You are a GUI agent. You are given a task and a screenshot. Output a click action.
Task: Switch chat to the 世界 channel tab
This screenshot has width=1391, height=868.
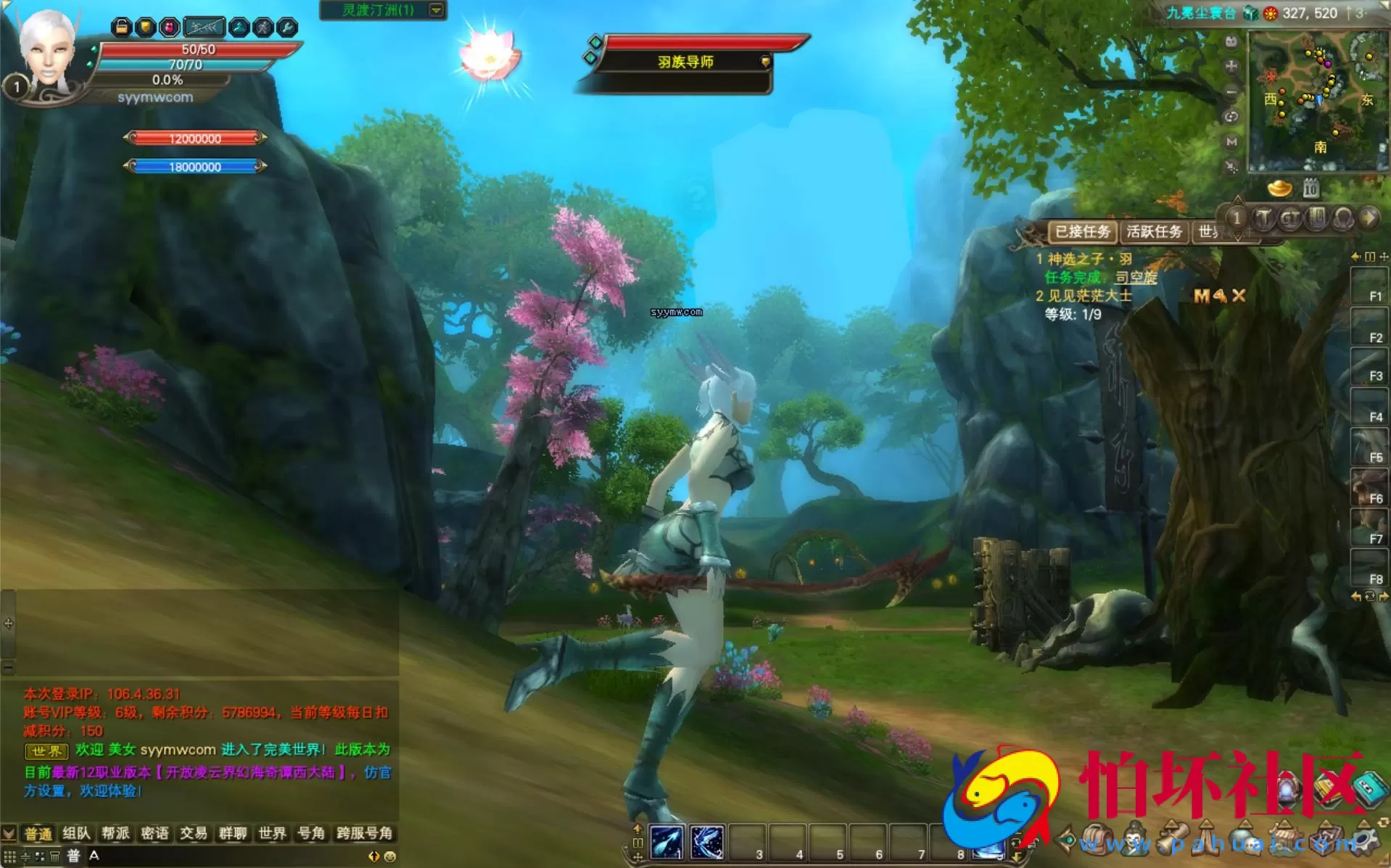click(x=272, y=834)
